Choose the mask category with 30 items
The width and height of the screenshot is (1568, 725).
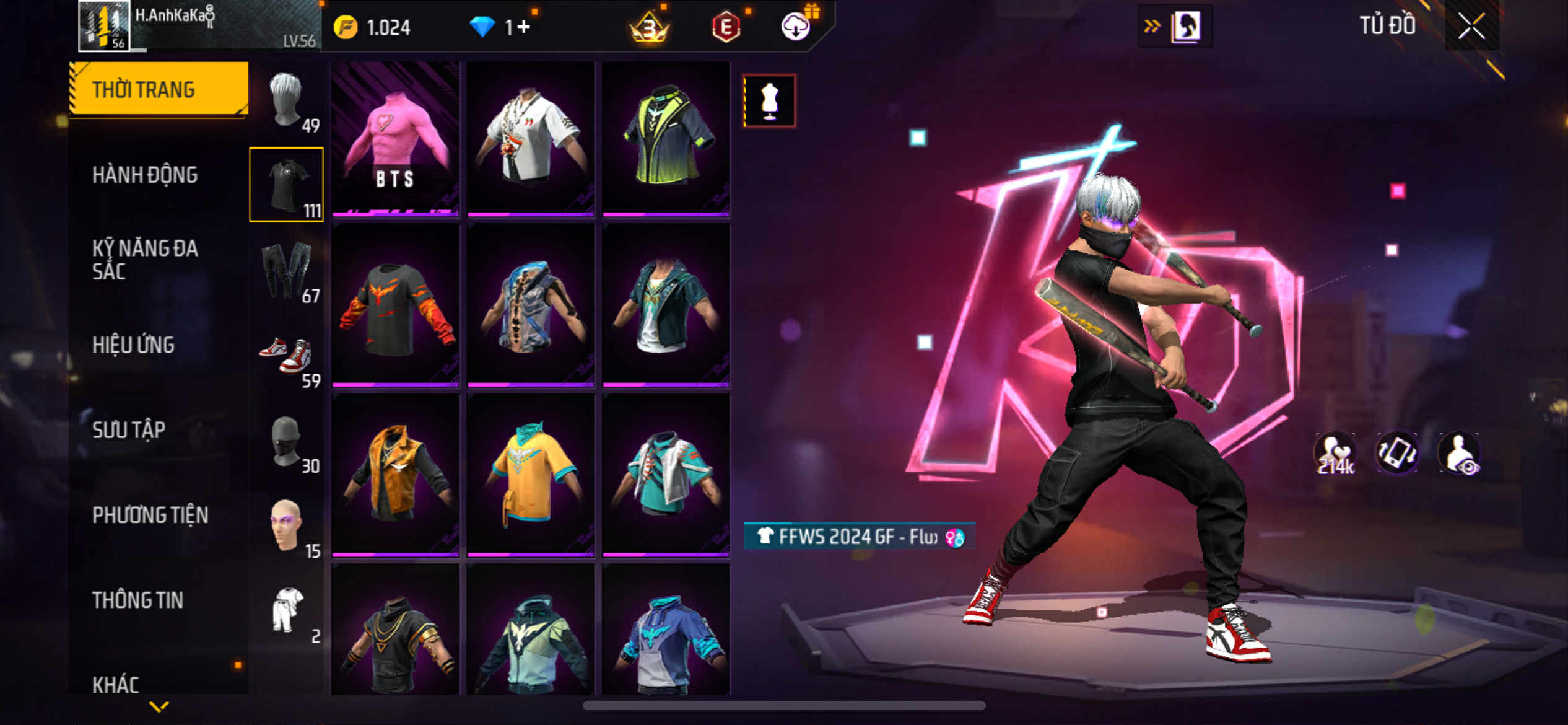[286, 442]
